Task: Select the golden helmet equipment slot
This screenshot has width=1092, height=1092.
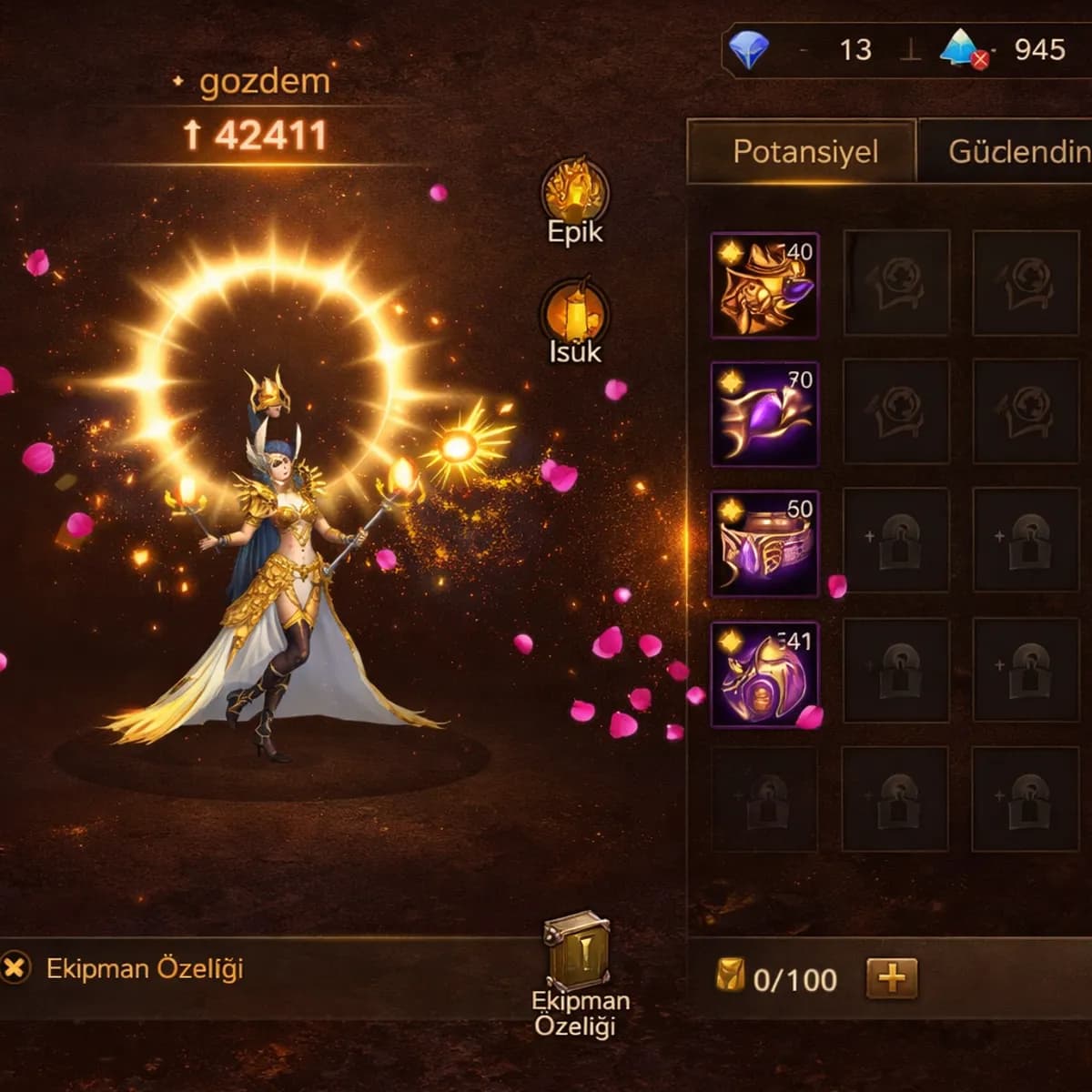Action: (x=764, y=285)
